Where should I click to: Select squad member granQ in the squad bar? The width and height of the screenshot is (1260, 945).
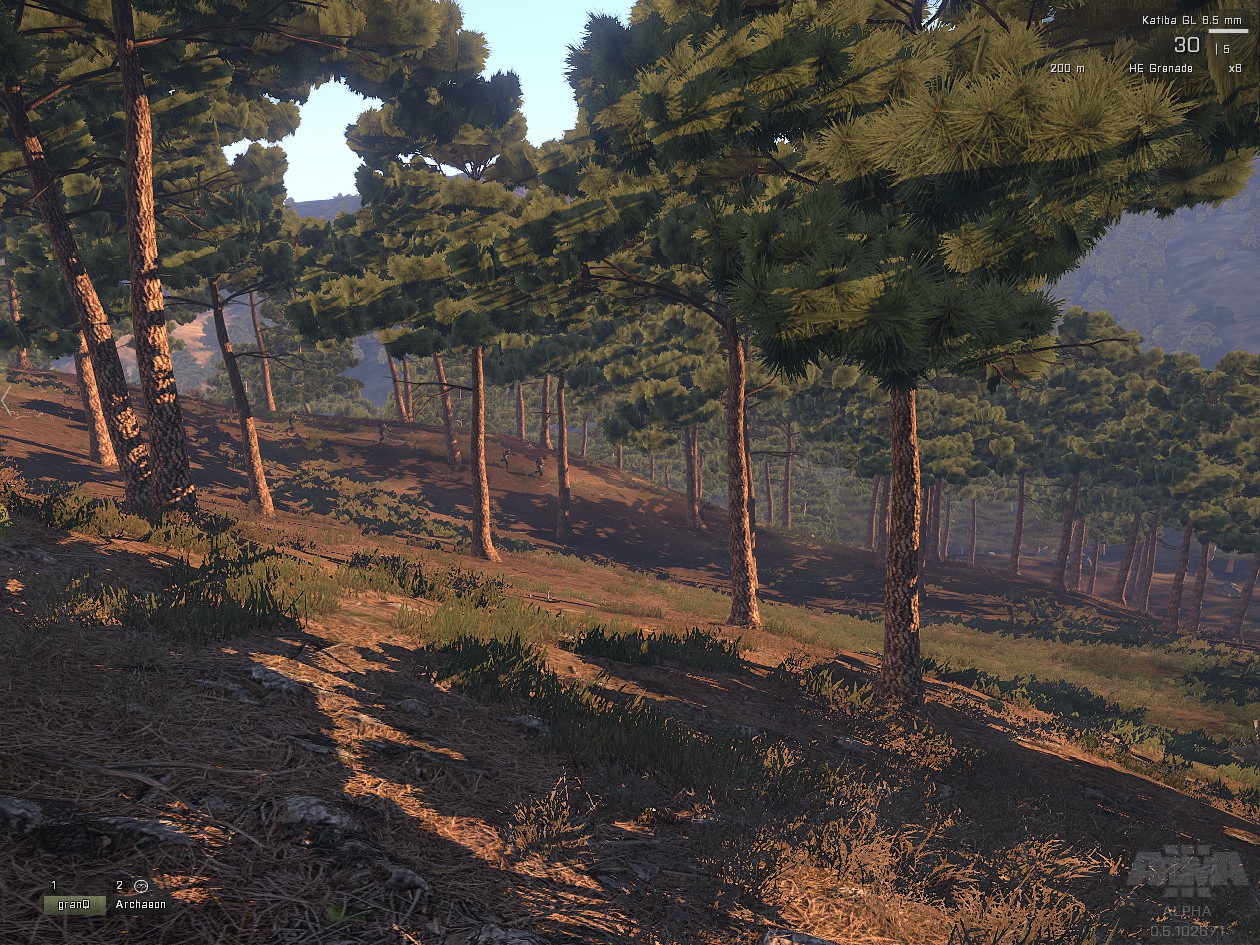(x=74, y=904)
